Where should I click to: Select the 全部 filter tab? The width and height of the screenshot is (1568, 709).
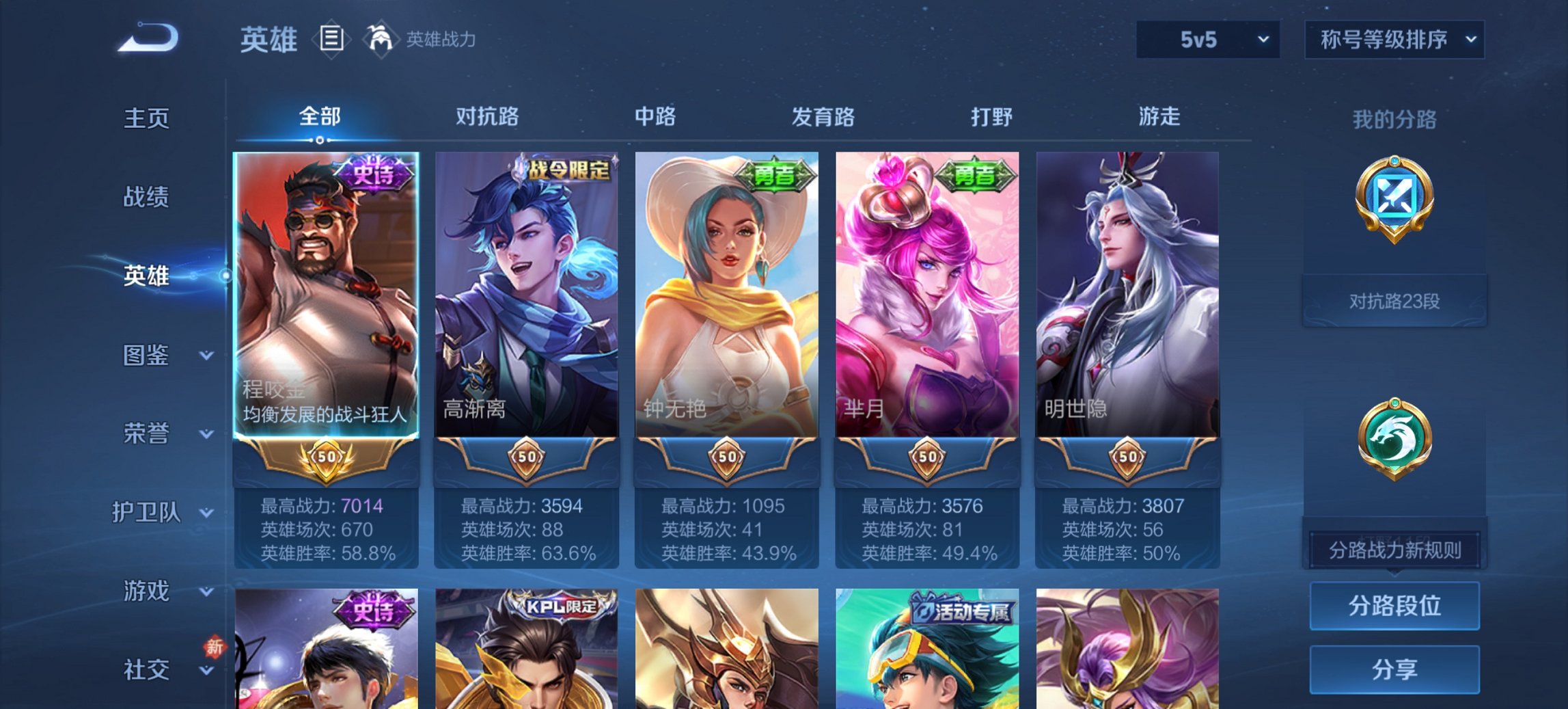point(318,118)
